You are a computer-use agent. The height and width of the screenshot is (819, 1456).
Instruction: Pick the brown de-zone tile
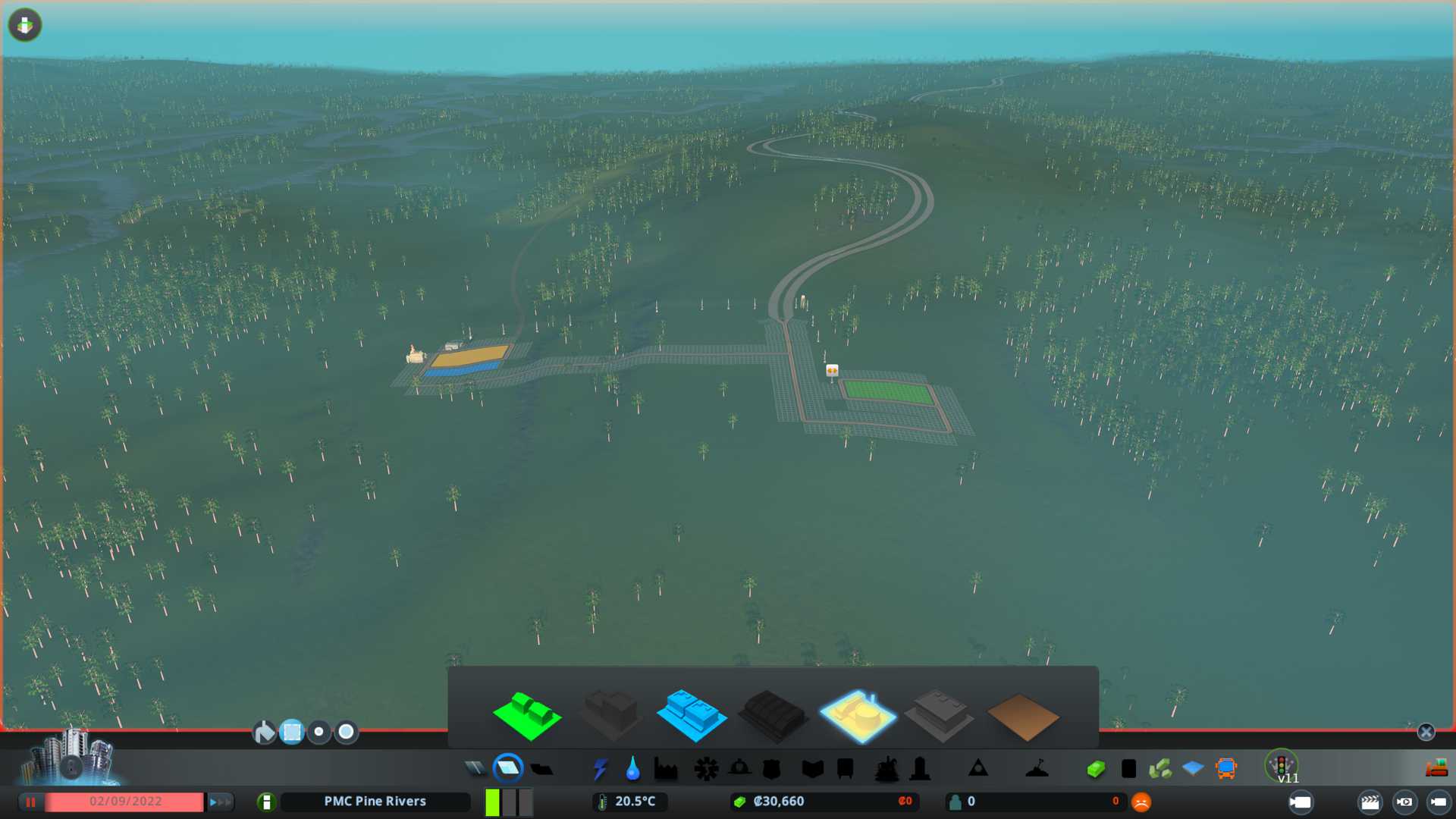click(1022, 717)
